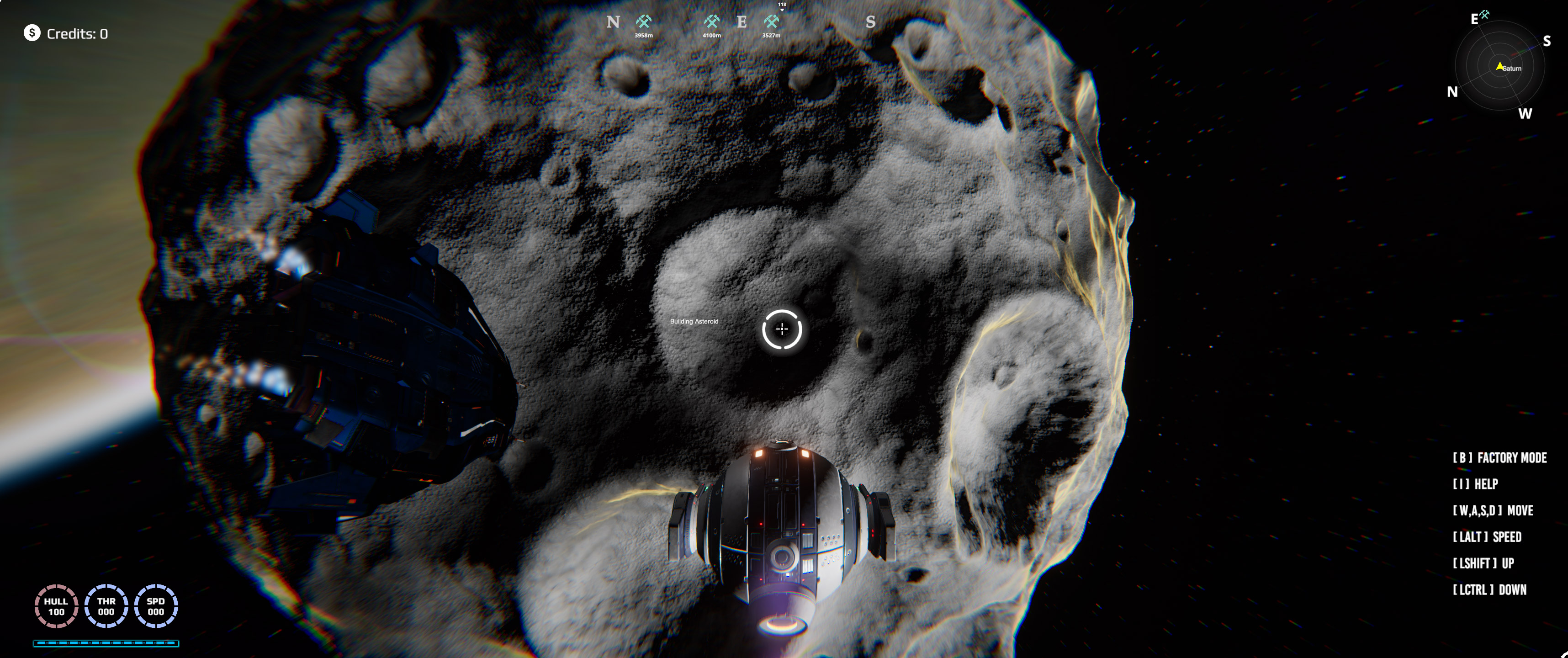Click the 3527m mining waypoint on compass

click(771, 22)
